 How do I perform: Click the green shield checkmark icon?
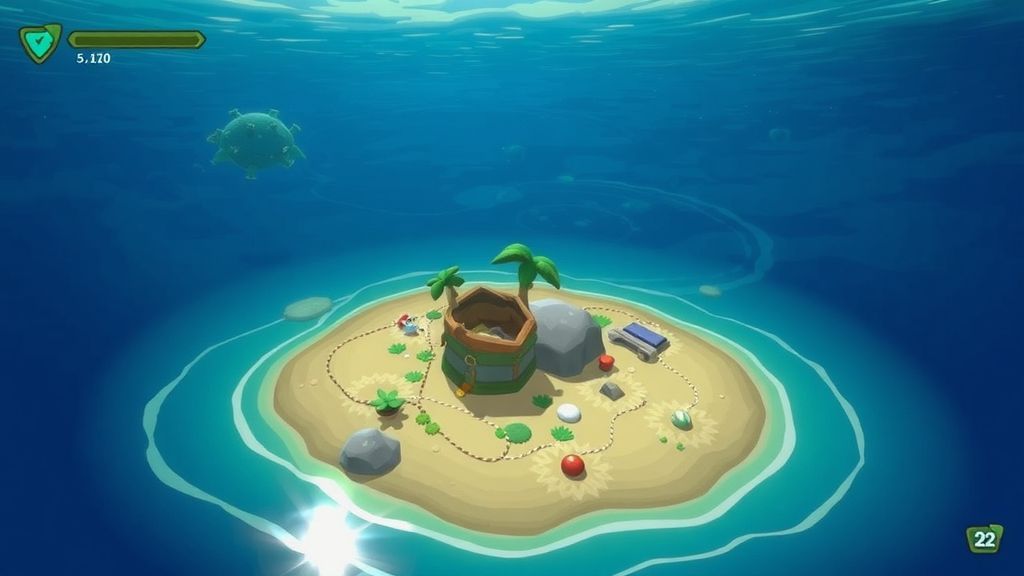(40, 42)
